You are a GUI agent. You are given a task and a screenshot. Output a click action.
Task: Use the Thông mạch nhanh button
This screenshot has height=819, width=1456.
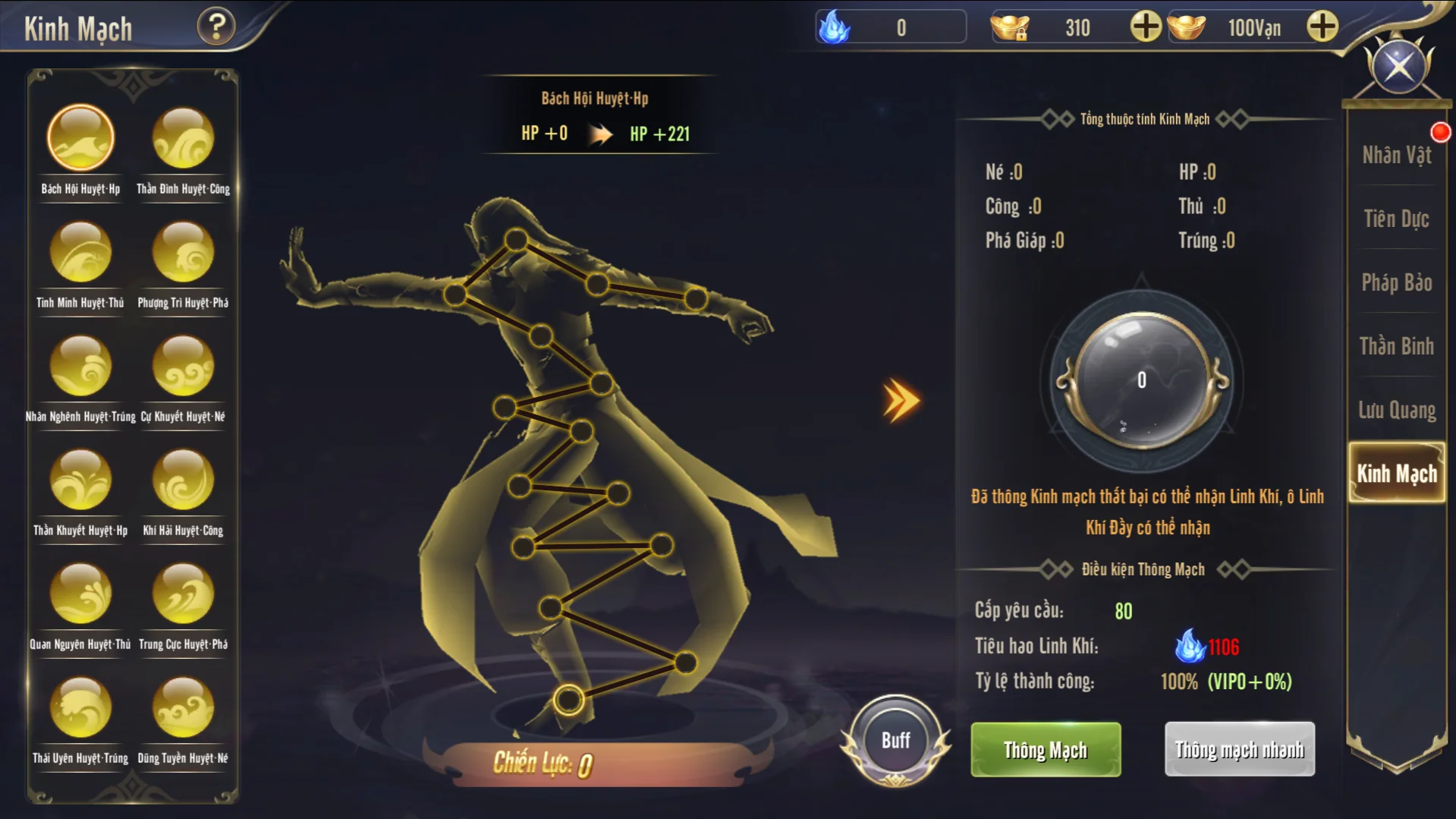[x=1239, y=750]
